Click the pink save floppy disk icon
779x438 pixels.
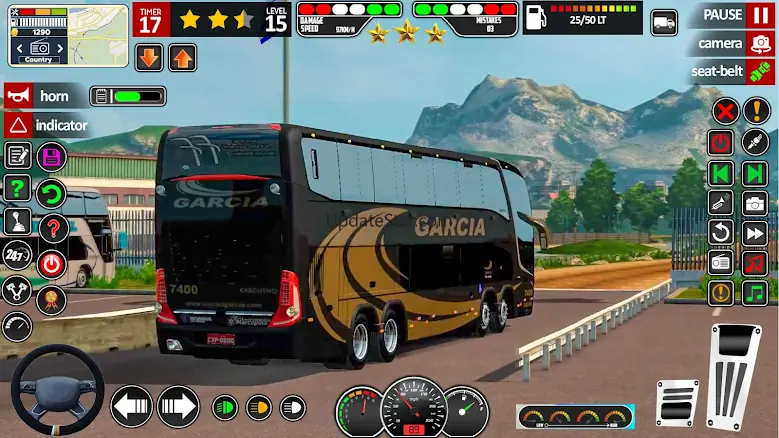(50, 156)
